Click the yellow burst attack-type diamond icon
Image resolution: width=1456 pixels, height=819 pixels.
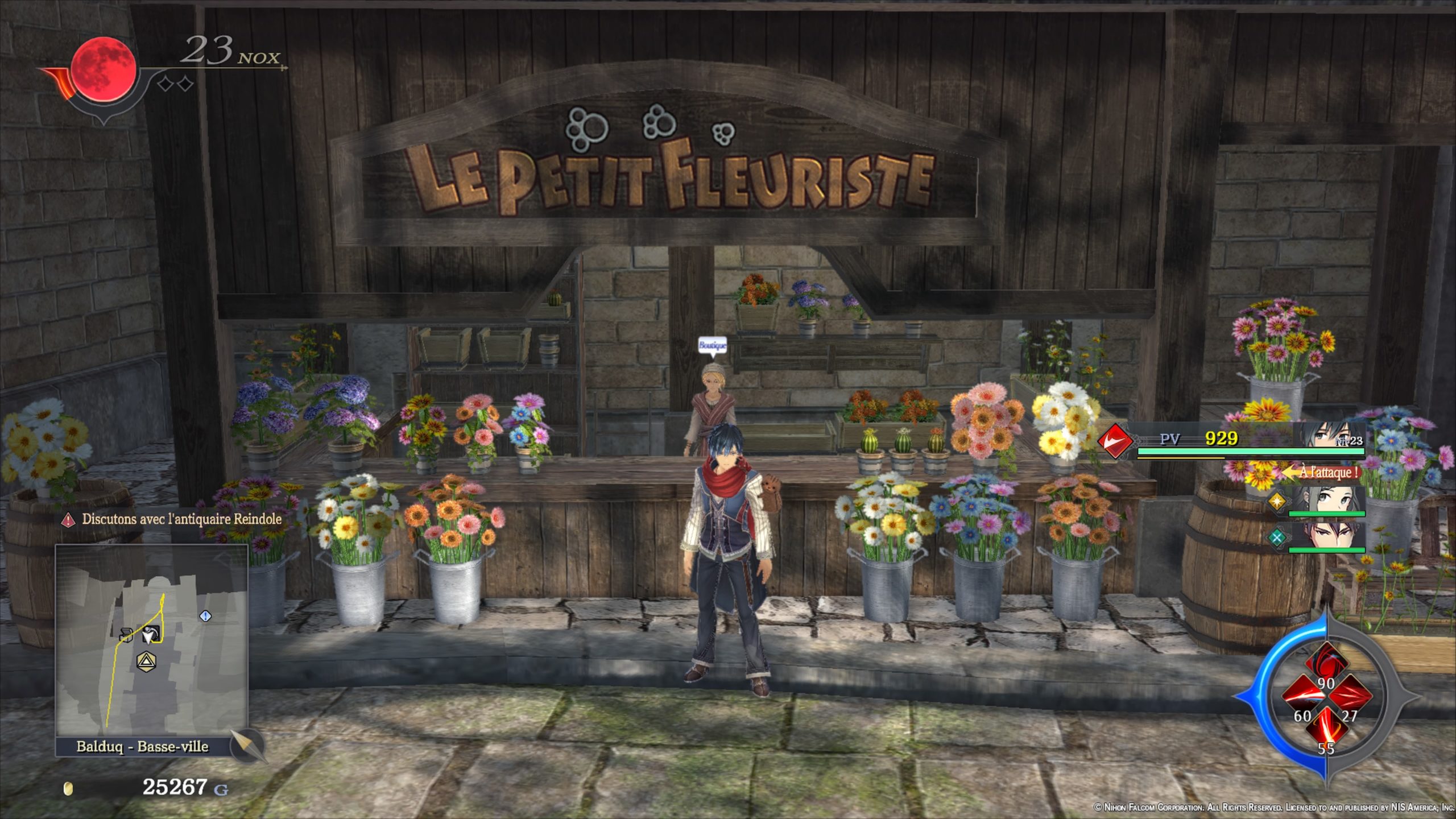1277,502
